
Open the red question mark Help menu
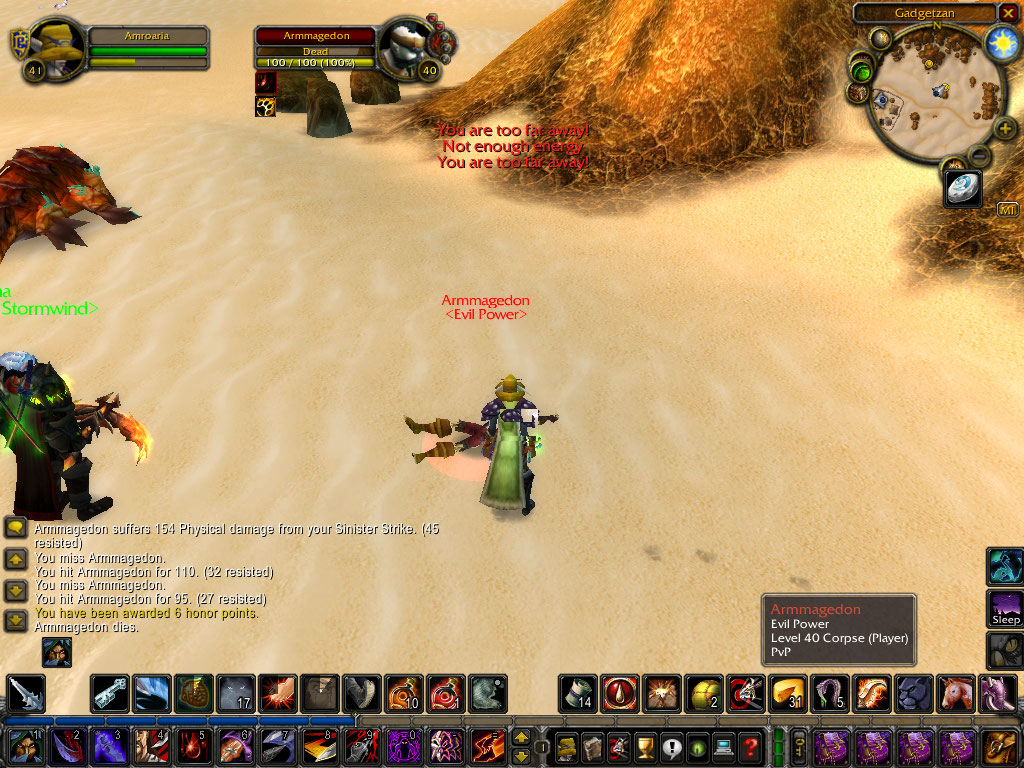point(750,746)
